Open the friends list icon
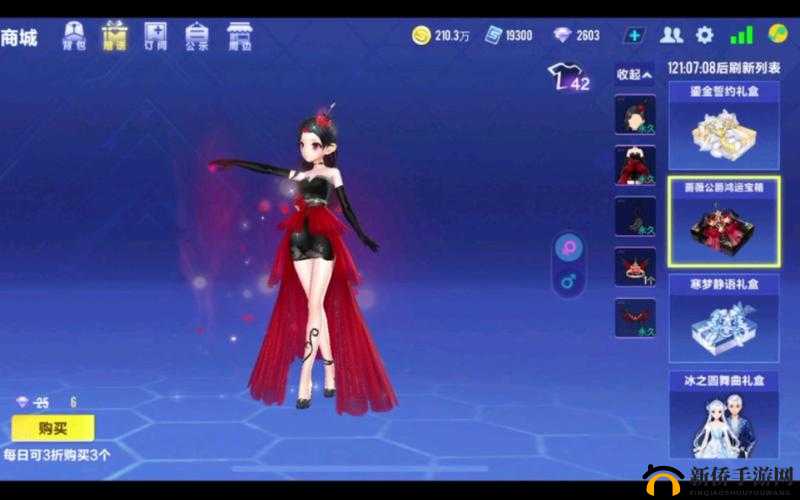 (x=672, y=35)
